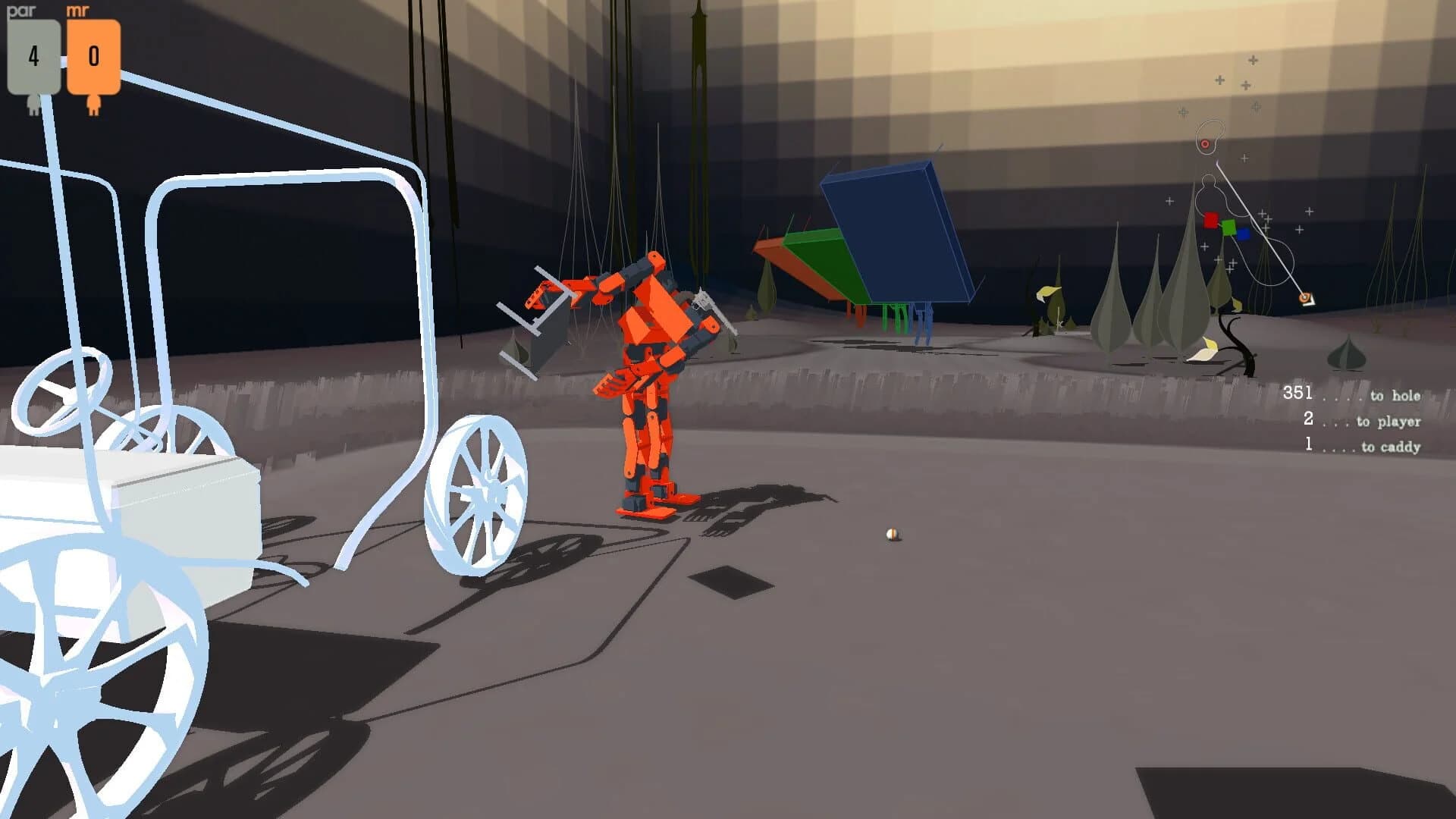
Task: Select the red square marker on the minimap
Action: pos(1210,221)
